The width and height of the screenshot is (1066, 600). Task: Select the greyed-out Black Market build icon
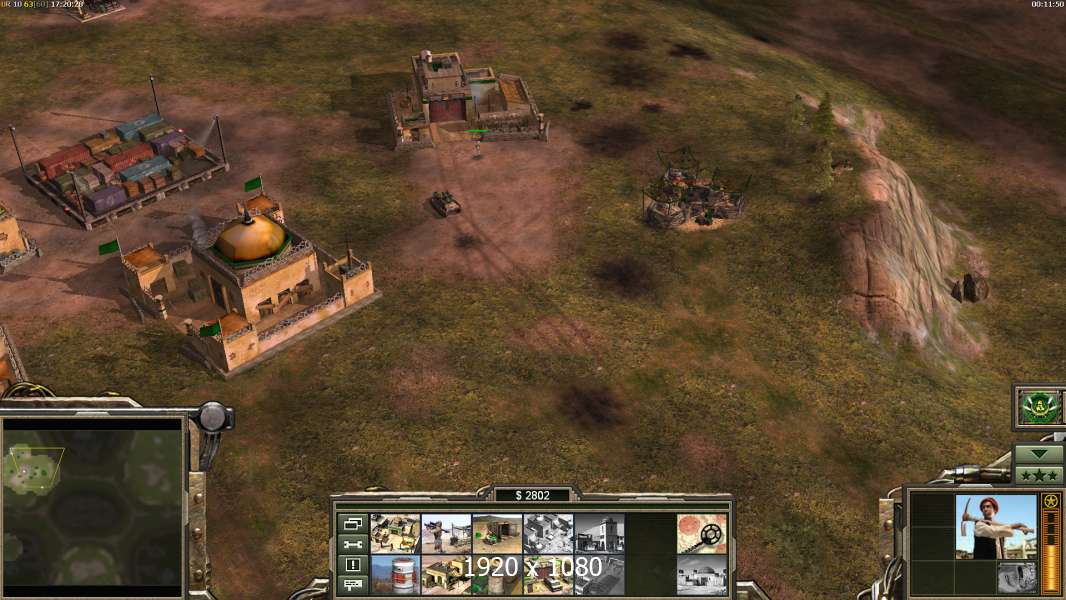pyautogui.click(x=599, y=533)
